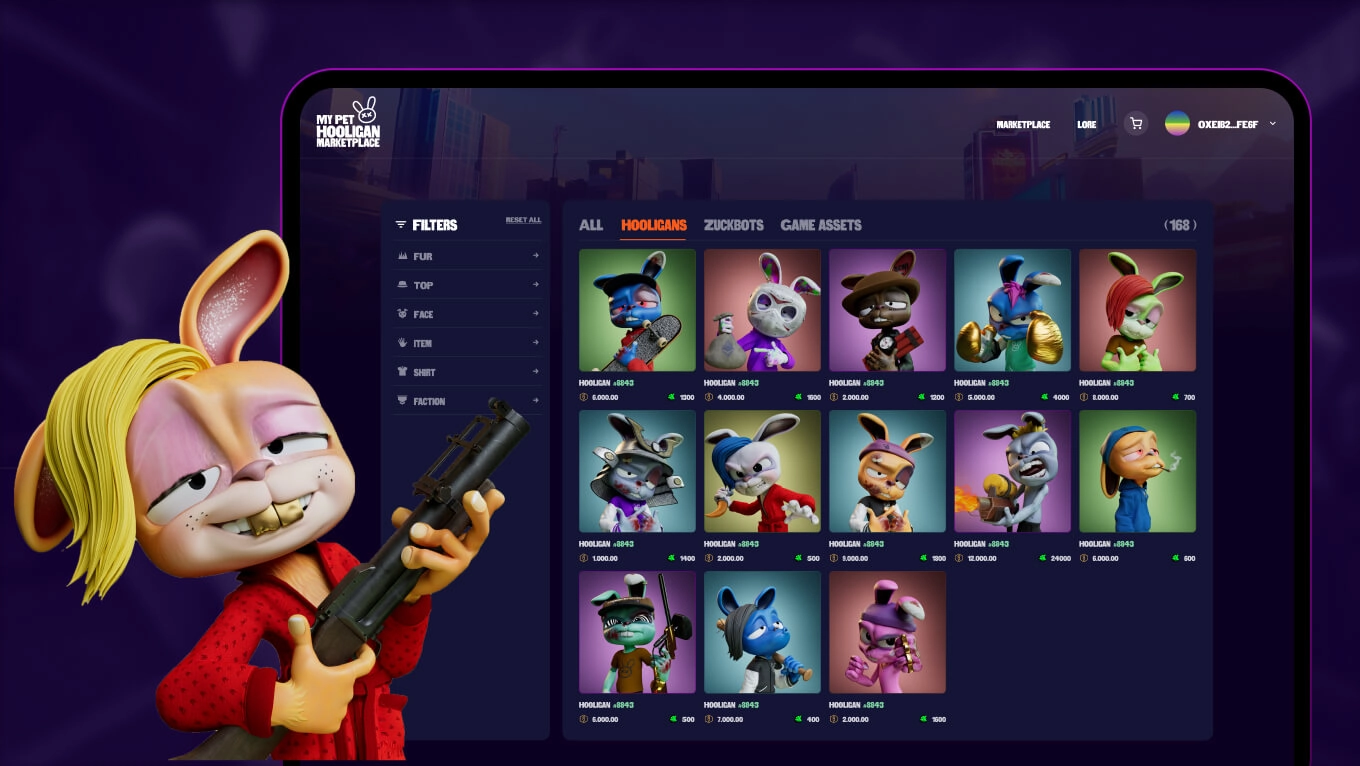Expand the Top filter
Viewport: 1360px width, 766px height.
[468, 285]
